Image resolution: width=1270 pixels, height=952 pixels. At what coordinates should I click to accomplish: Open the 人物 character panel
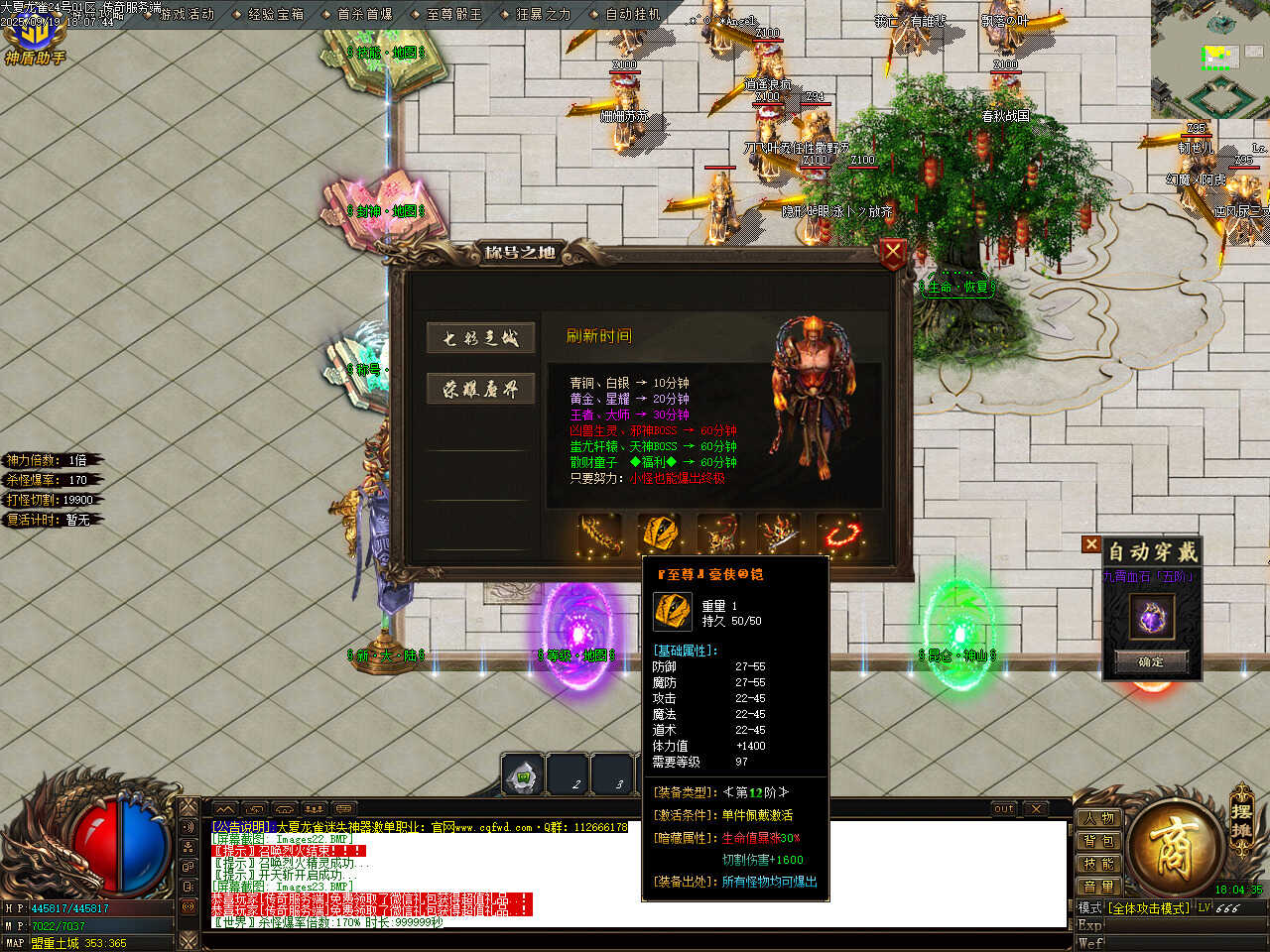1098,819
